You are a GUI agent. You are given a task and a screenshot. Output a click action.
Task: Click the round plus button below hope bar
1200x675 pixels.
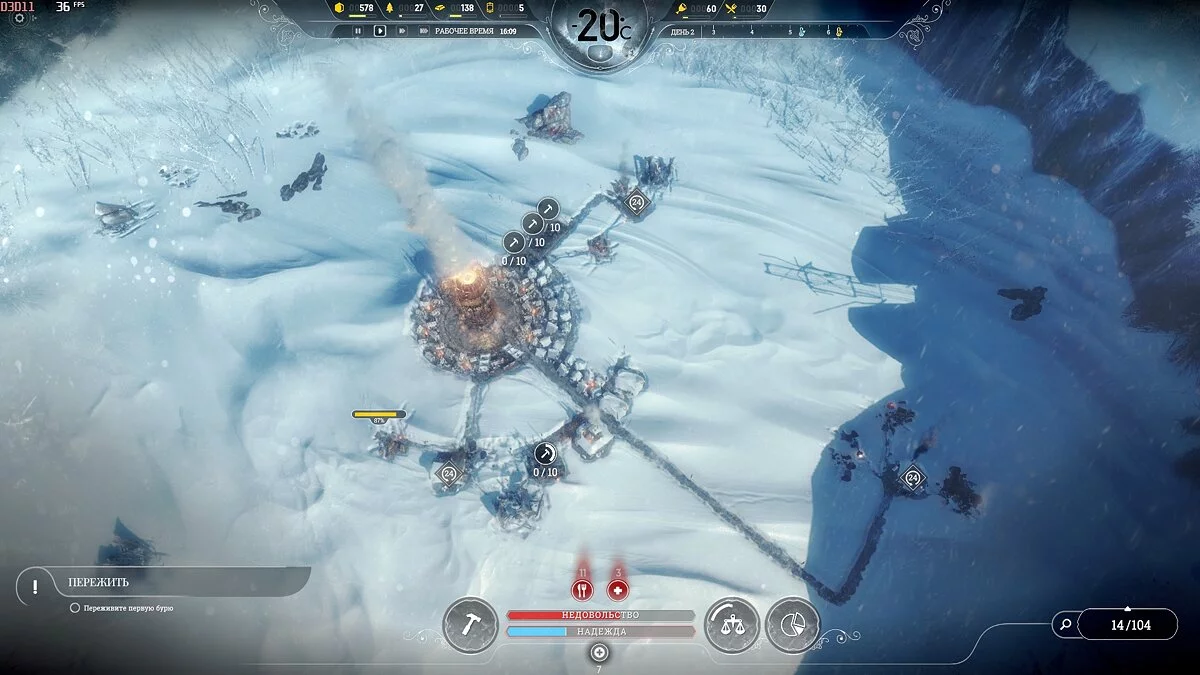tap(599, 652)
